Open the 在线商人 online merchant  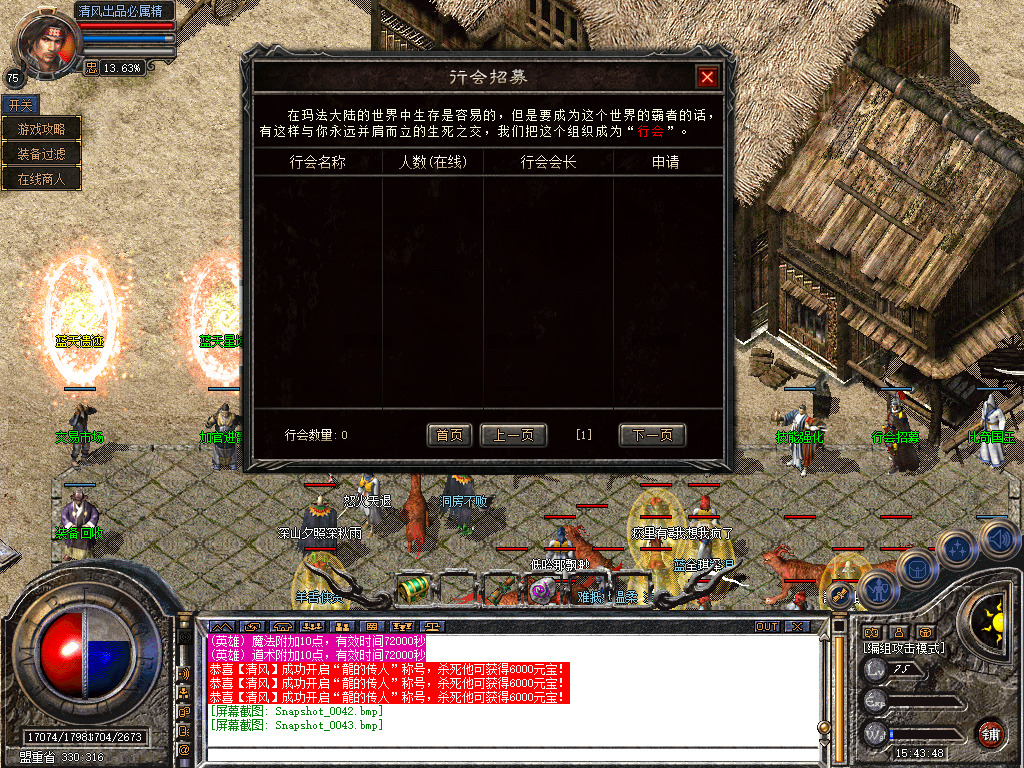(41, 179)
